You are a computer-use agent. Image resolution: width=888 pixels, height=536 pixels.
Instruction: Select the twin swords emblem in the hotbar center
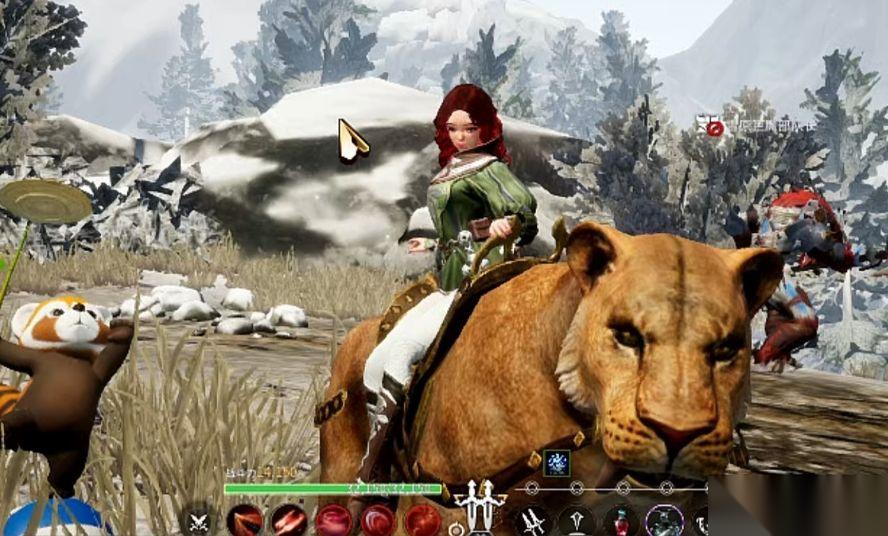pos(480,506)
